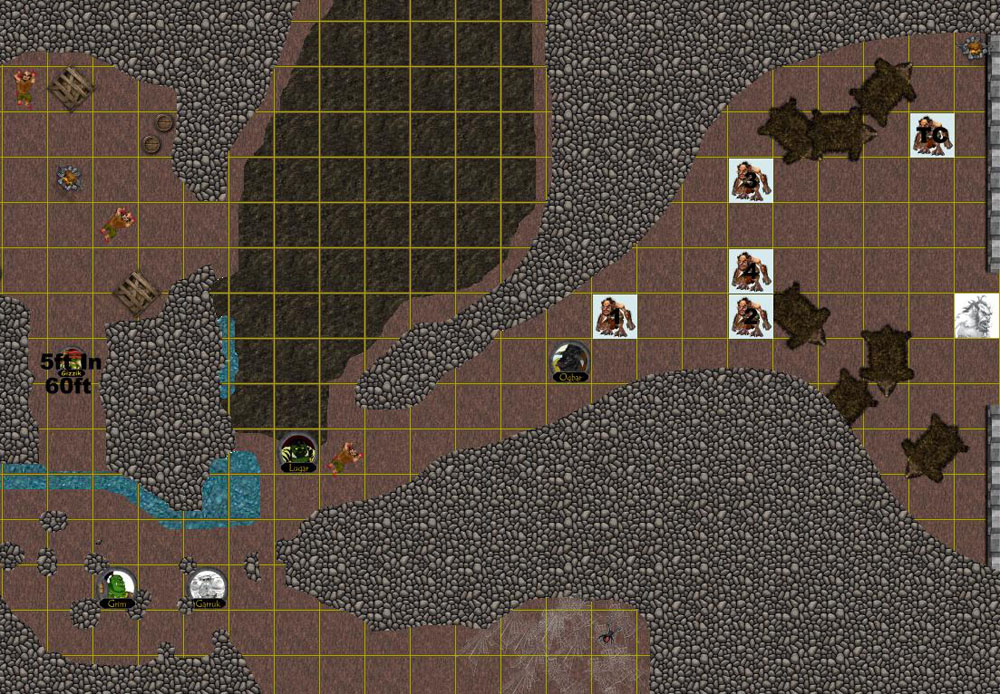Pick the Oqbar character token
The width and height of the screenshot is (1000, 694).
[570, 362]
